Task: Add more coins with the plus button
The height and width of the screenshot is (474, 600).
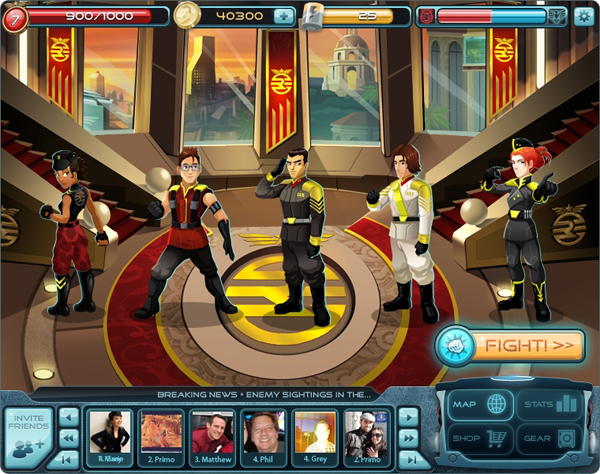Action: pyautogui.click(x=284, y=16)
